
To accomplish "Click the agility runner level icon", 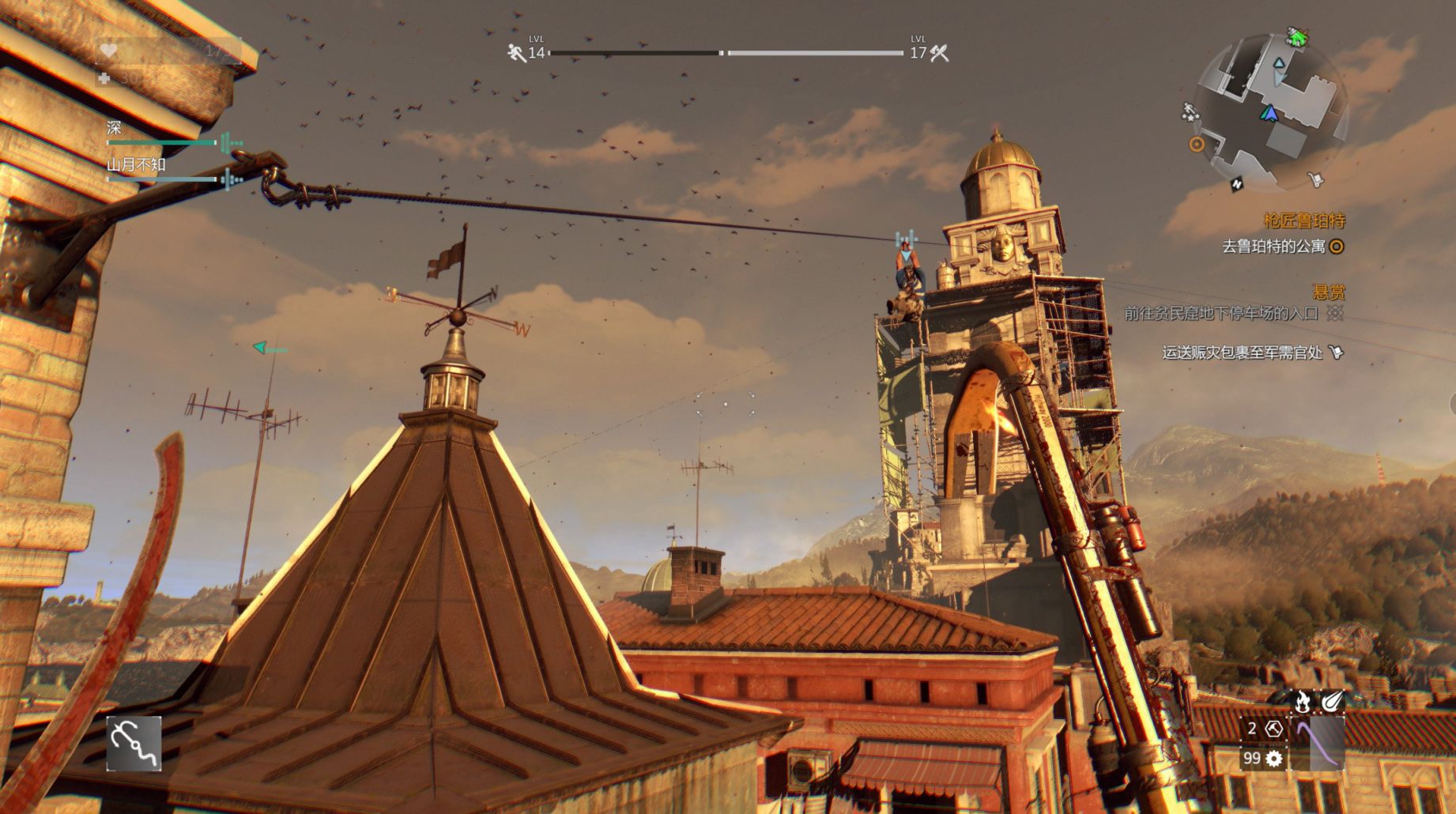I will click(x=516, y=53).
